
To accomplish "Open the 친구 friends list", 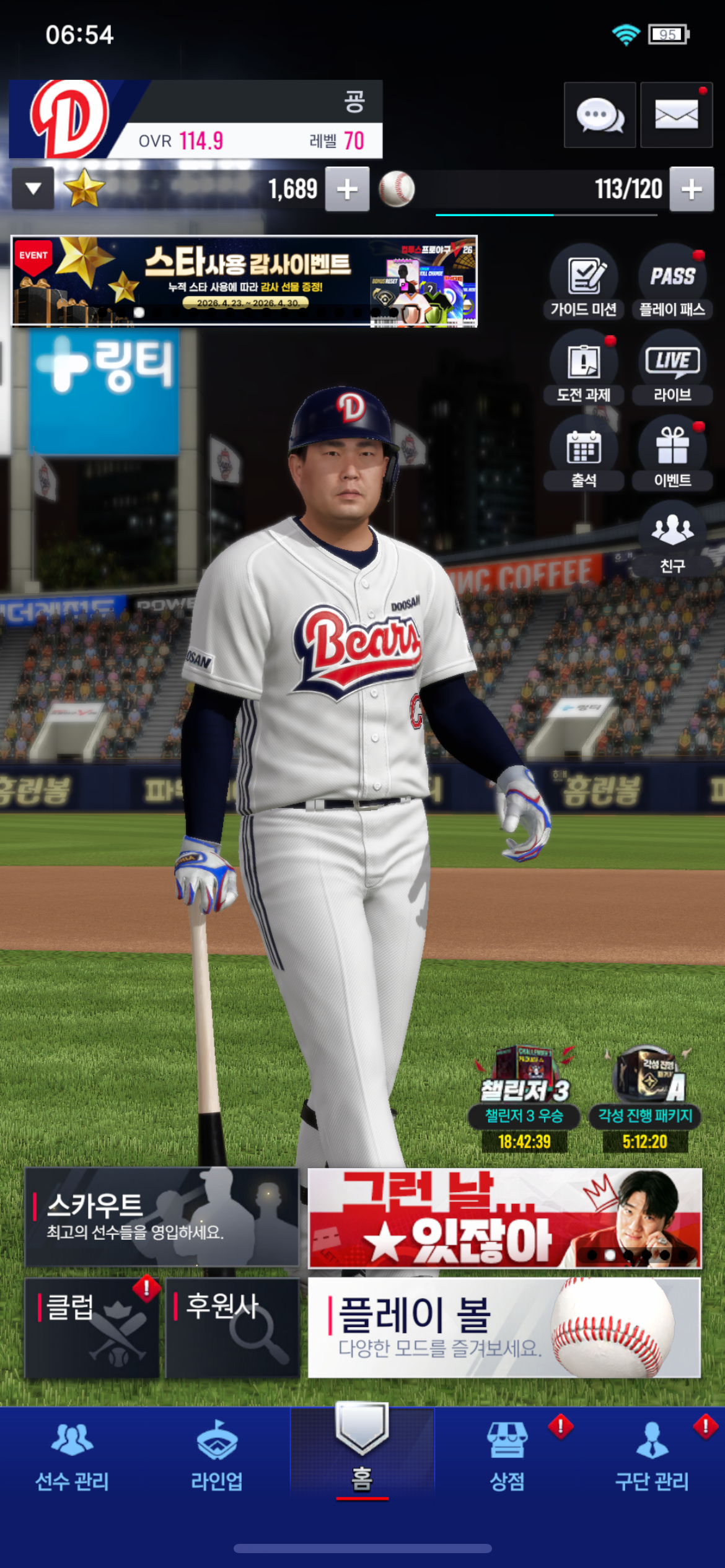I will click(x=672, y=539).
